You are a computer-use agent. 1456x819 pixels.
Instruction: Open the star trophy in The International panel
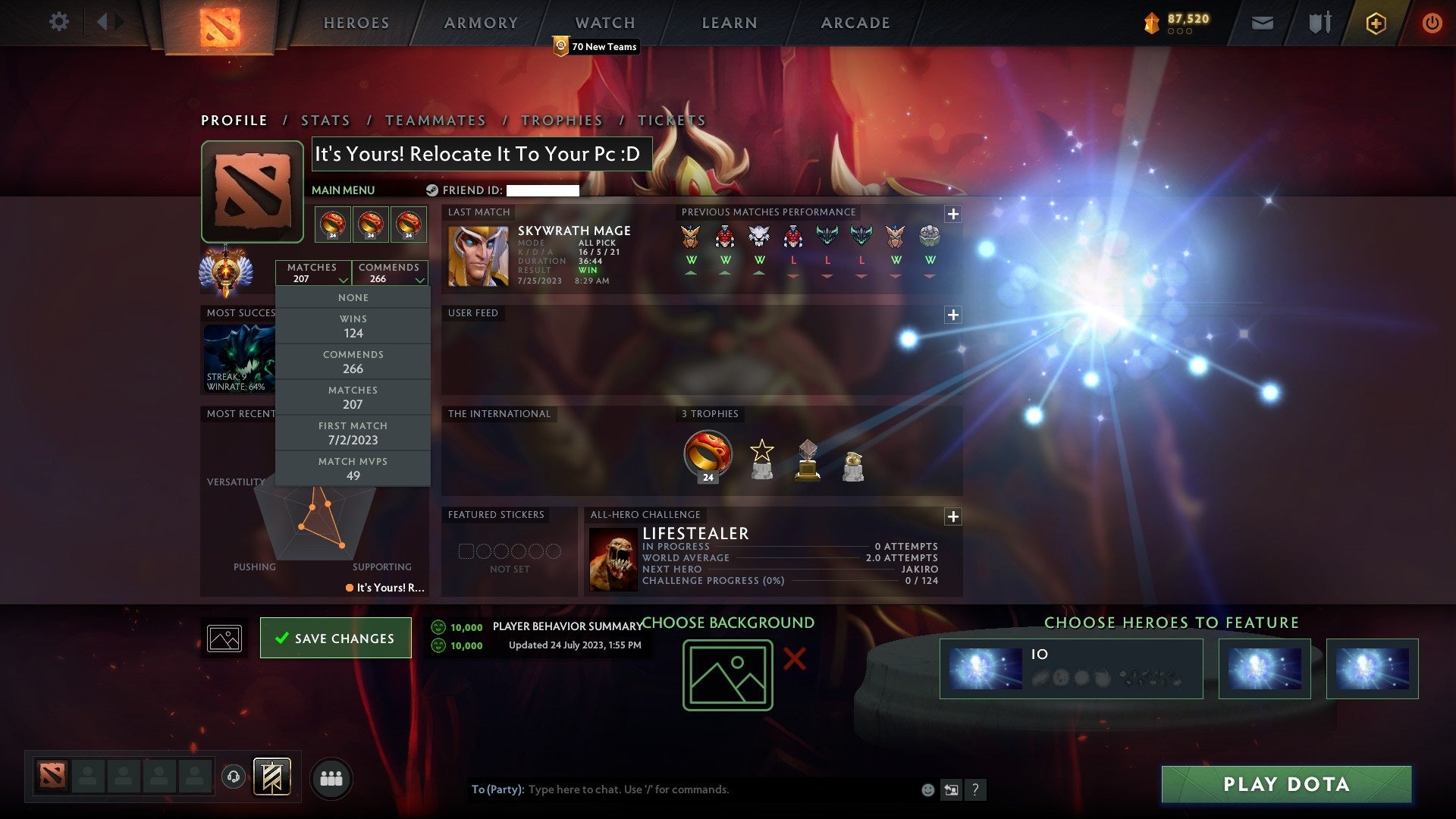[x=761, y=457]
